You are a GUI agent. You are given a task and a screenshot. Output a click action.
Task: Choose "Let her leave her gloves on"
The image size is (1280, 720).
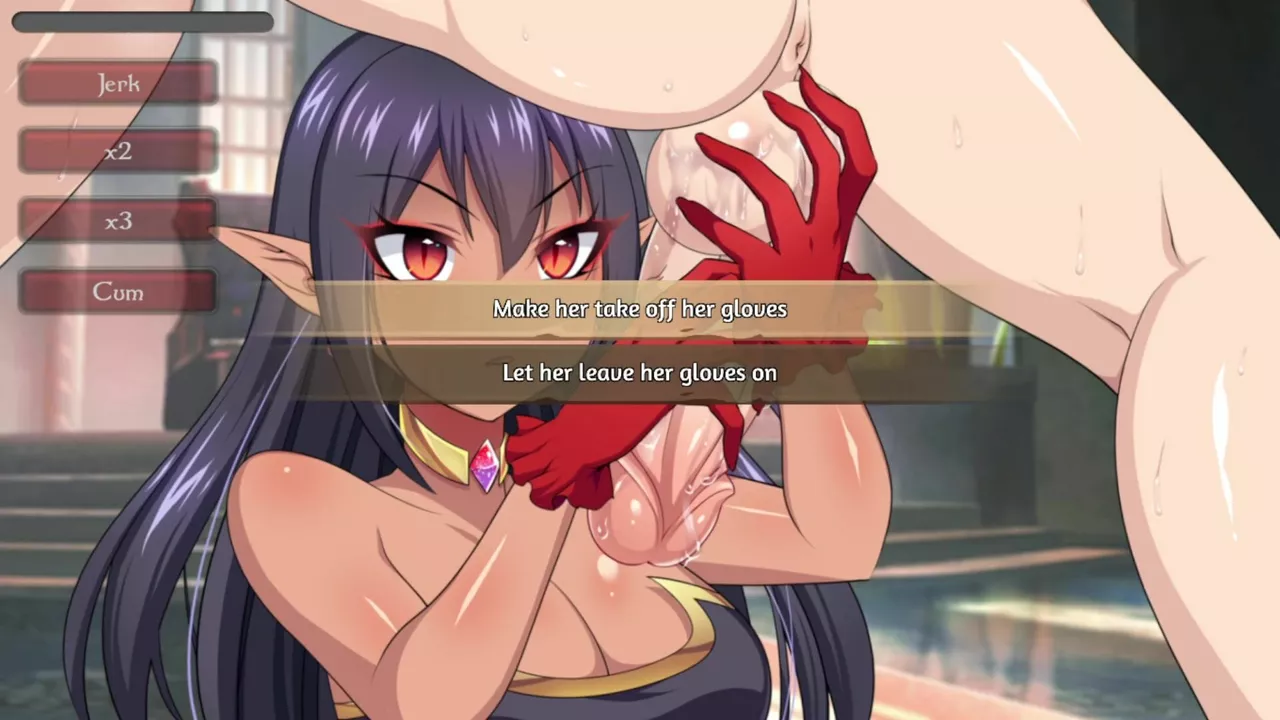tap(640, 373)
